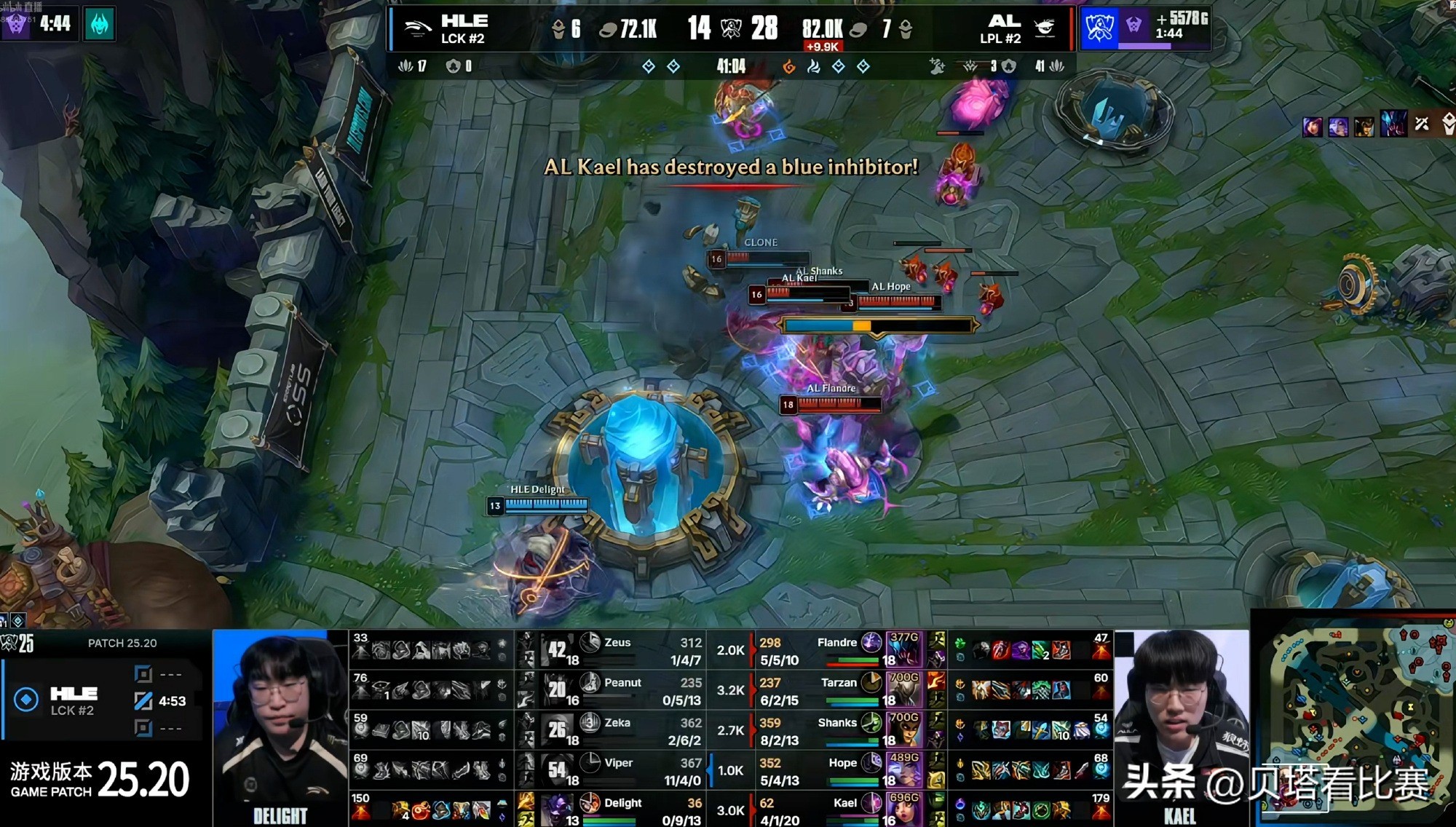Open the Delight player camera thumbnail

click(280, 728)
